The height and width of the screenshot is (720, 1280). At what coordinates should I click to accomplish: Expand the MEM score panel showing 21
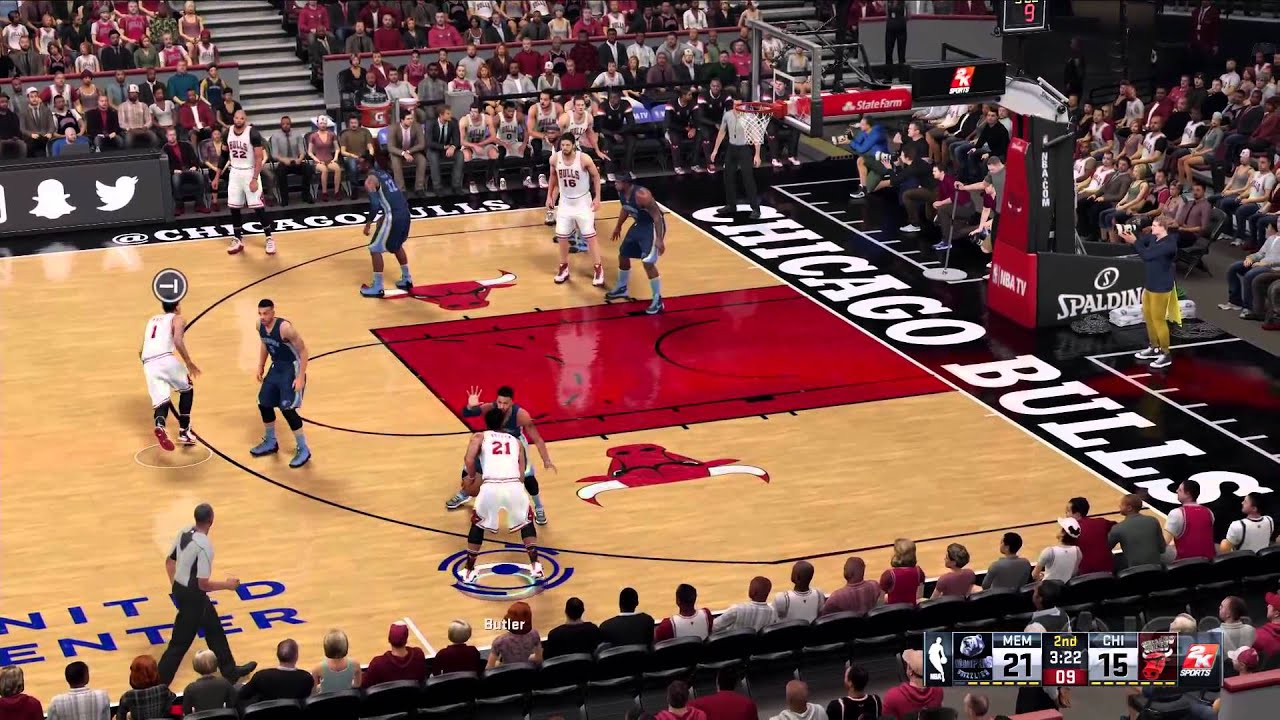1017,665
